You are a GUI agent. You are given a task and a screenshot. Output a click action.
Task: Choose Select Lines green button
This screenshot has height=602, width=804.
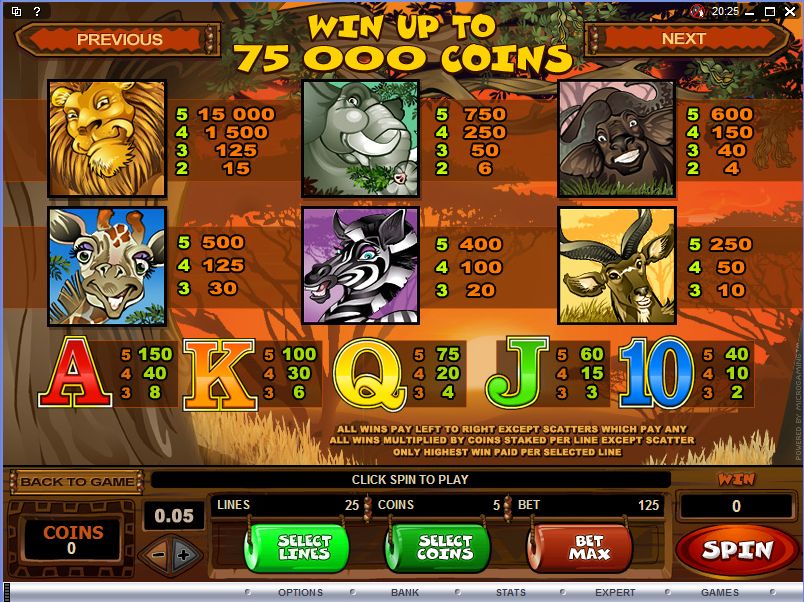pyautogui.click(x=304, y=547)
